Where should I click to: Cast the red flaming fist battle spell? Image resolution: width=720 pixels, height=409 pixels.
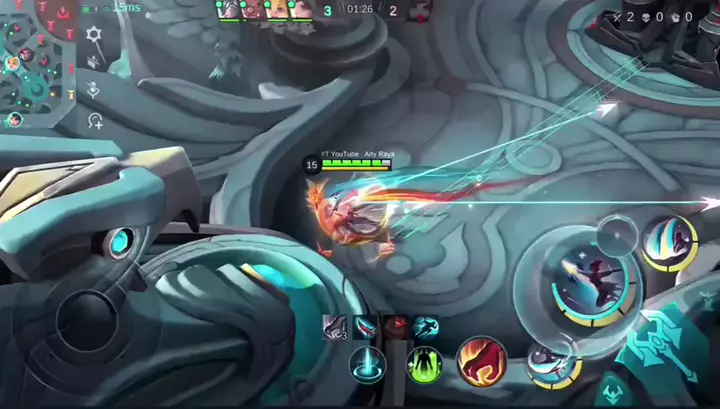coord(481,361)
